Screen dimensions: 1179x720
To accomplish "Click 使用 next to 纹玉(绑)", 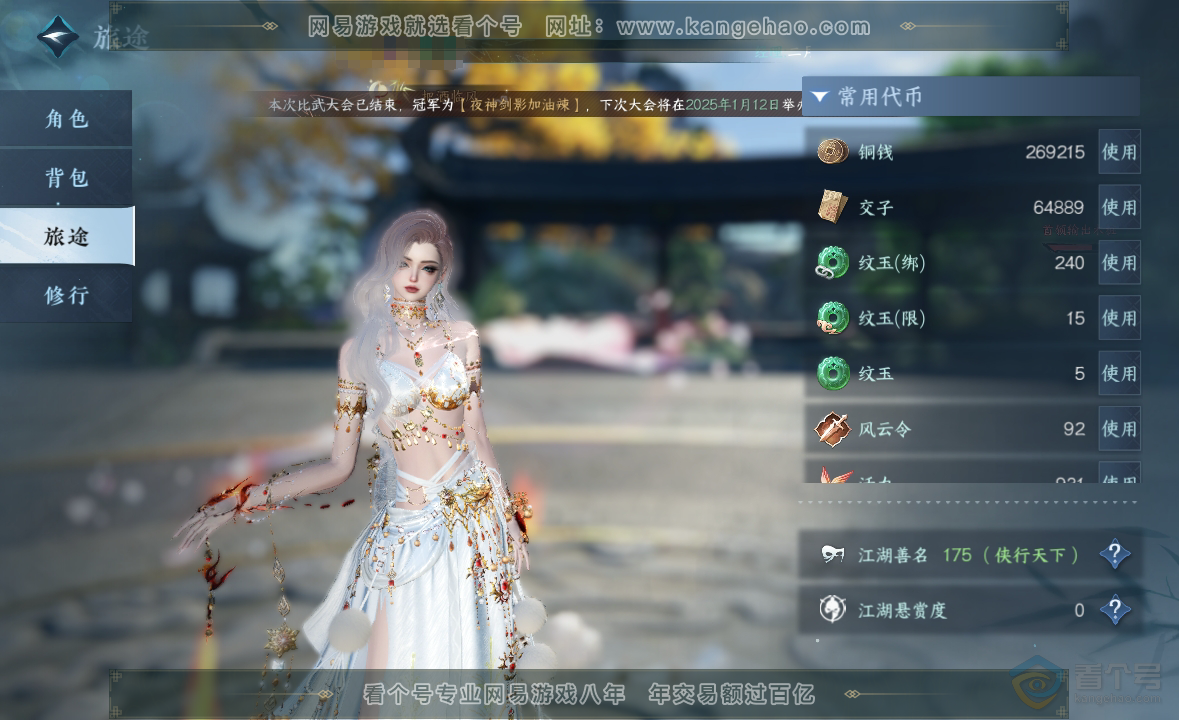I will (x=1119, y=263).
